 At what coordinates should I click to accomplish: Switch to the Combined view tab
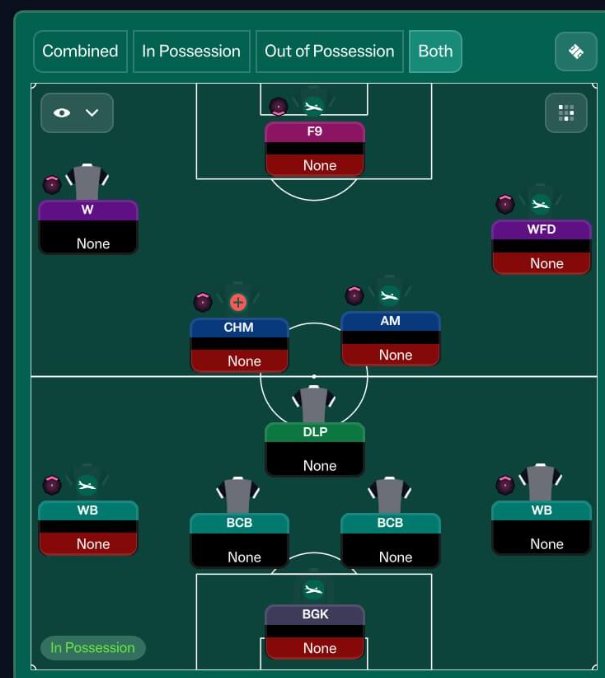pos(80,51)
